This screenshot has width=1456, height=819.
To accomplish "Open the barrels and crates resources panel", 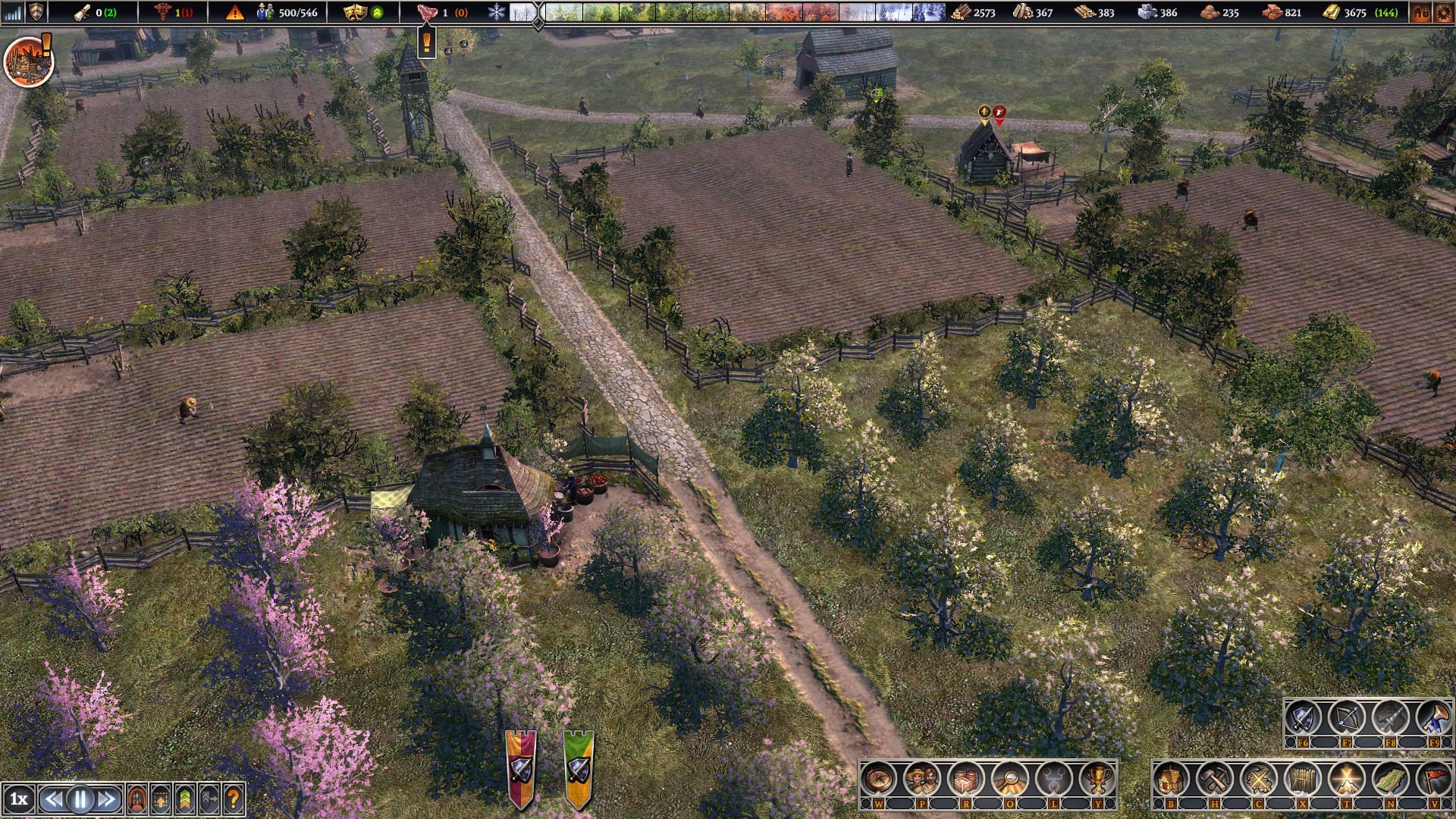I will [965, 778].
